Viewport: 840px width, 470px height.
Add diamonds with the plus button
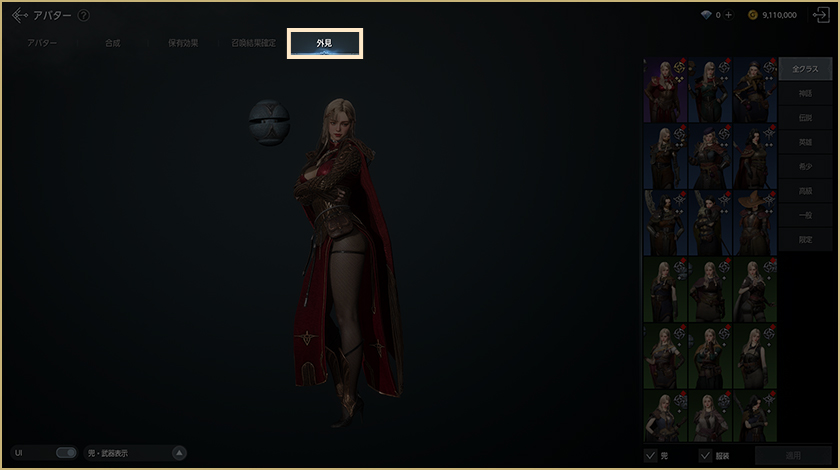pyautogui.click(x=728, y=16)
